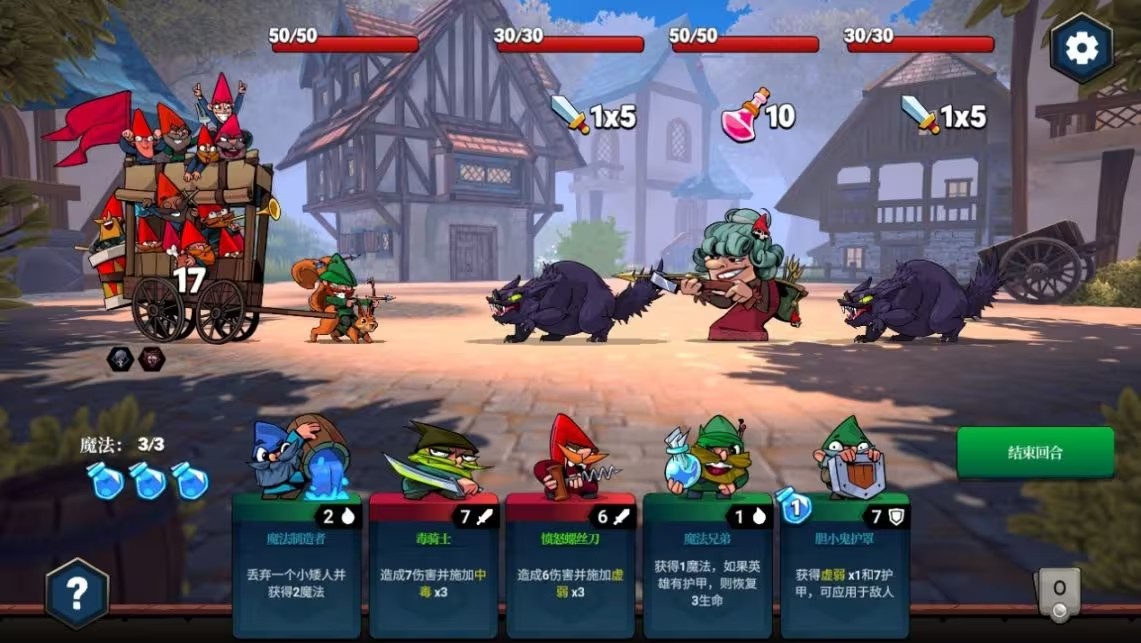Screen dimensions: 1141x643
Task: Open the question mark help button
Action: tap(77, 592)
